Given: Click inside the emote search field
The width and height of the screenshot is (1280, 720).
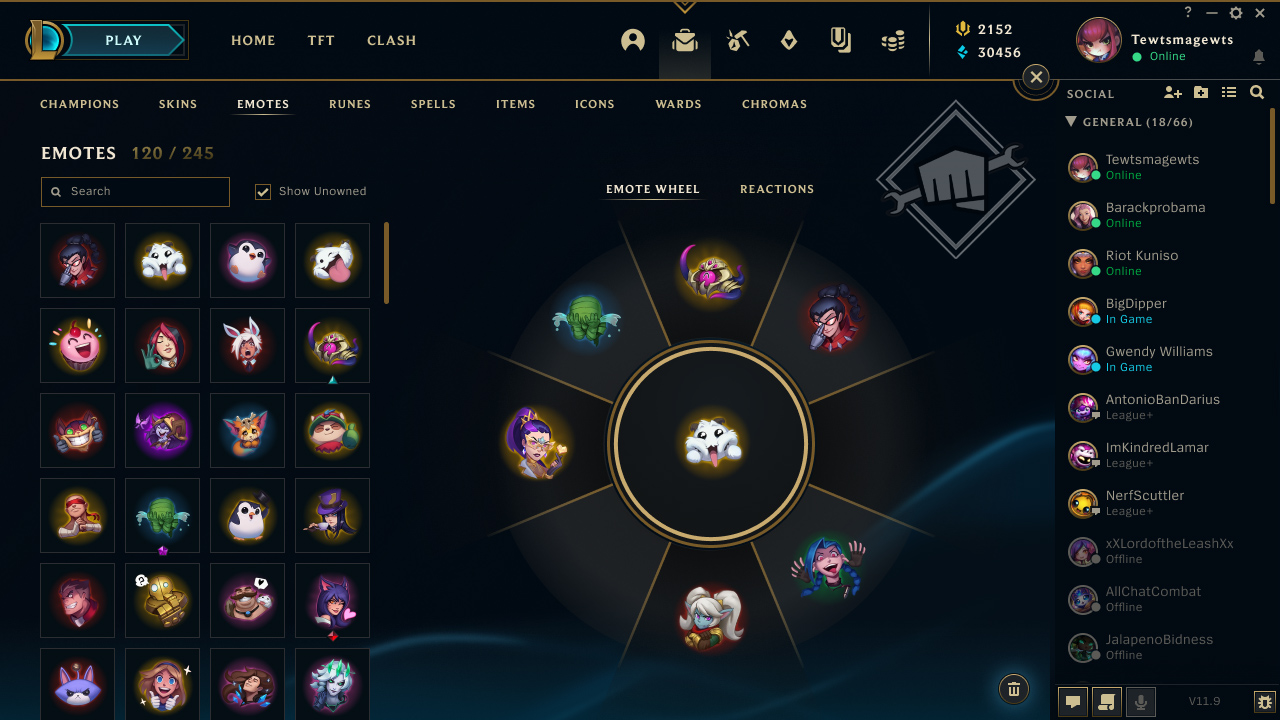Looking at the screenshot, I should point(135,191).
